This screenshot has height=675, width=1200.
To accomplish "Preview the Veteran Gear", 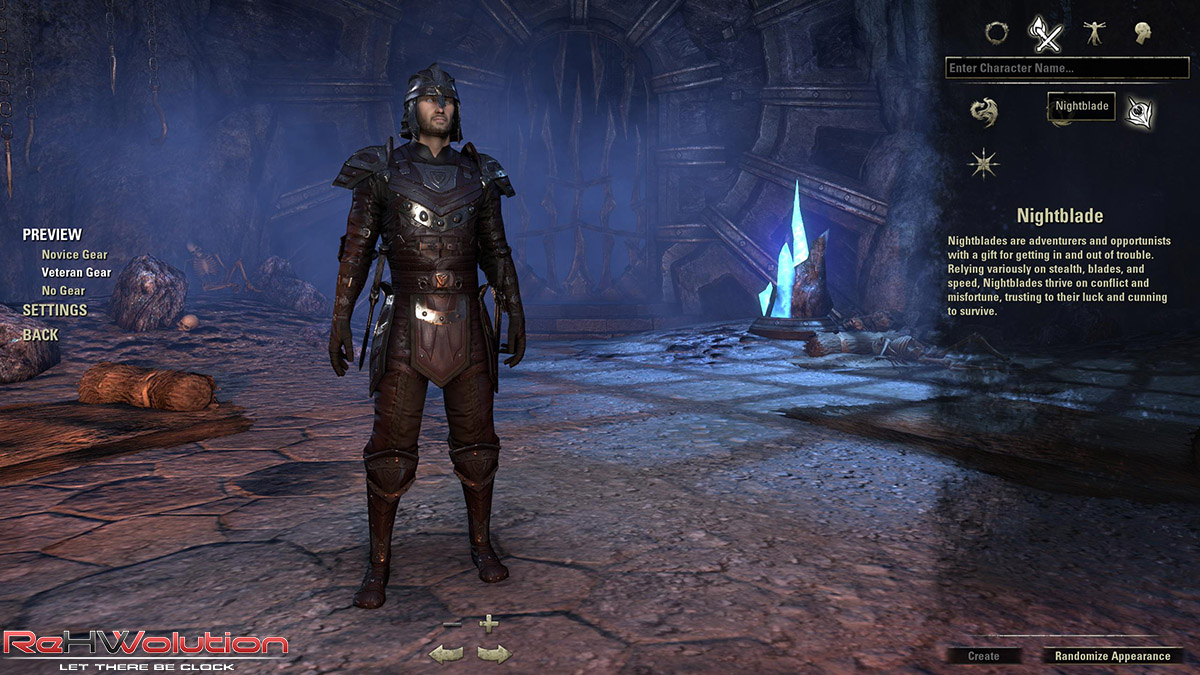I will point(76,272).
